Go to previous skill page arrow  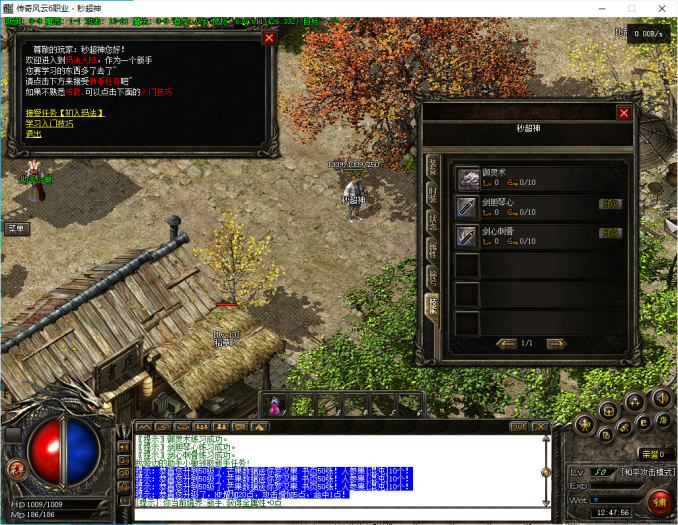[x=504, y=343]
